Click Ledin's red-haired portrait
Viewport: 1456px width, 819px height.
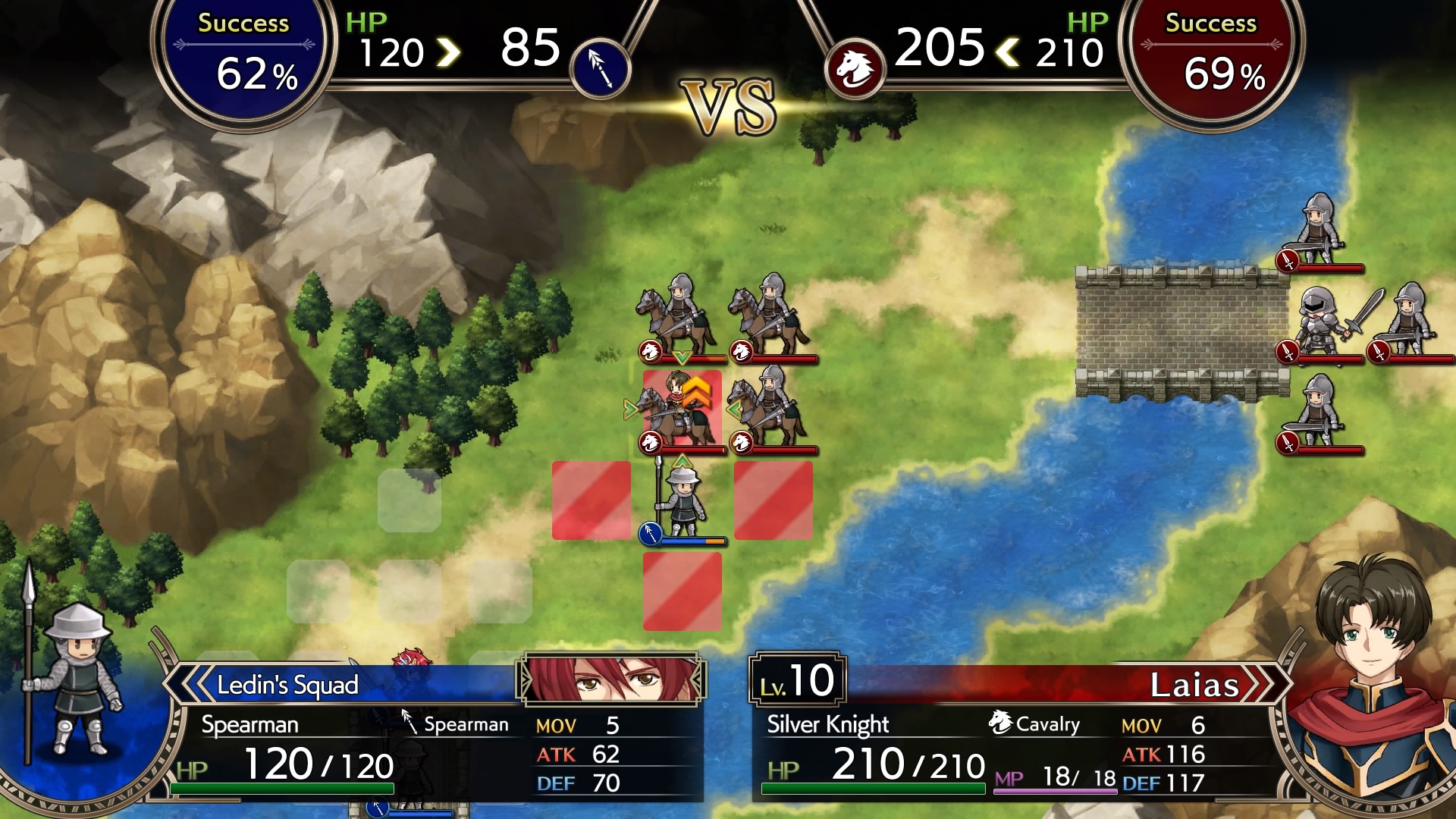(x=611, y=678)
